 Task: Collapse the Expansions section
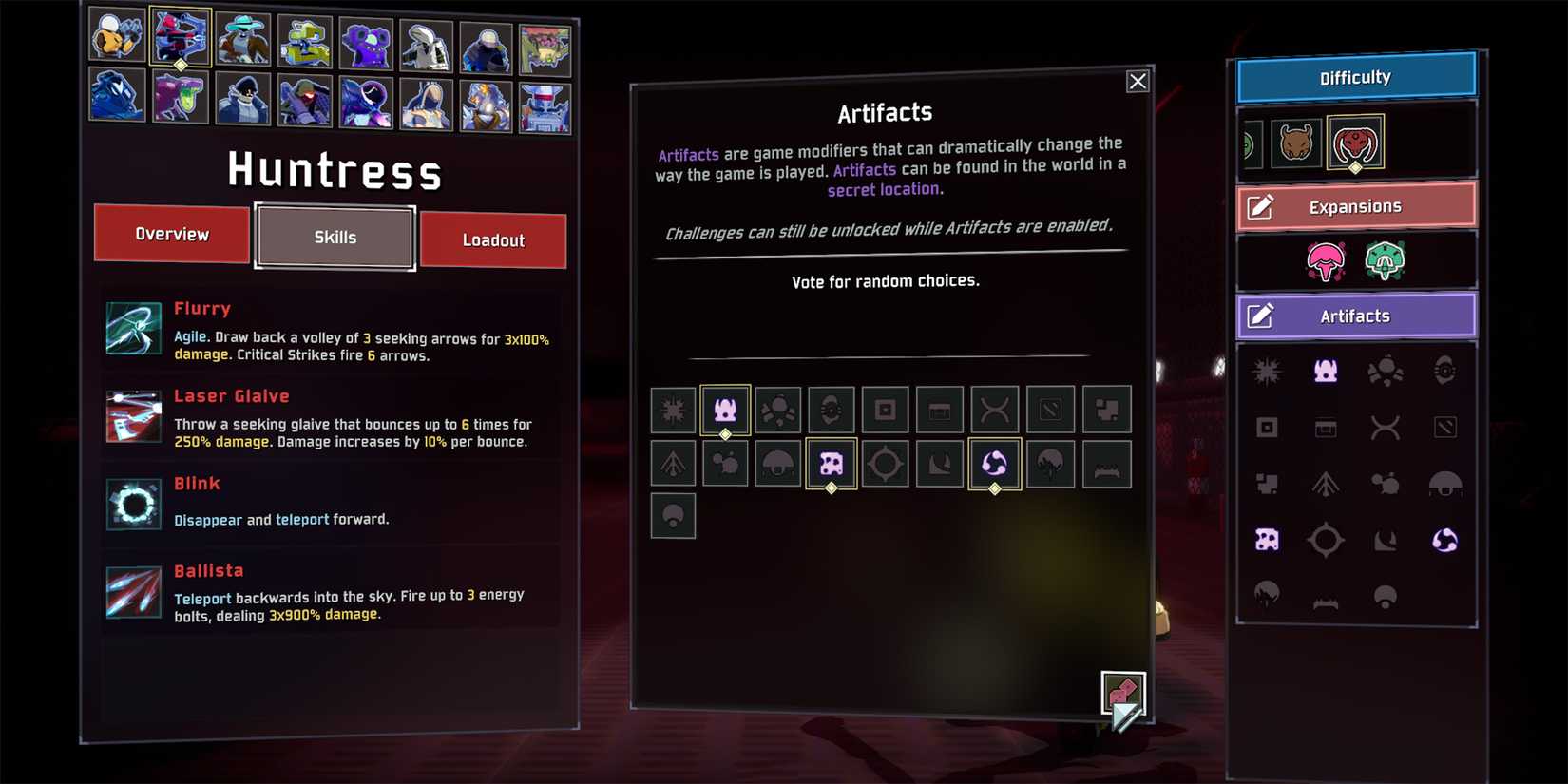(1355, 205)
